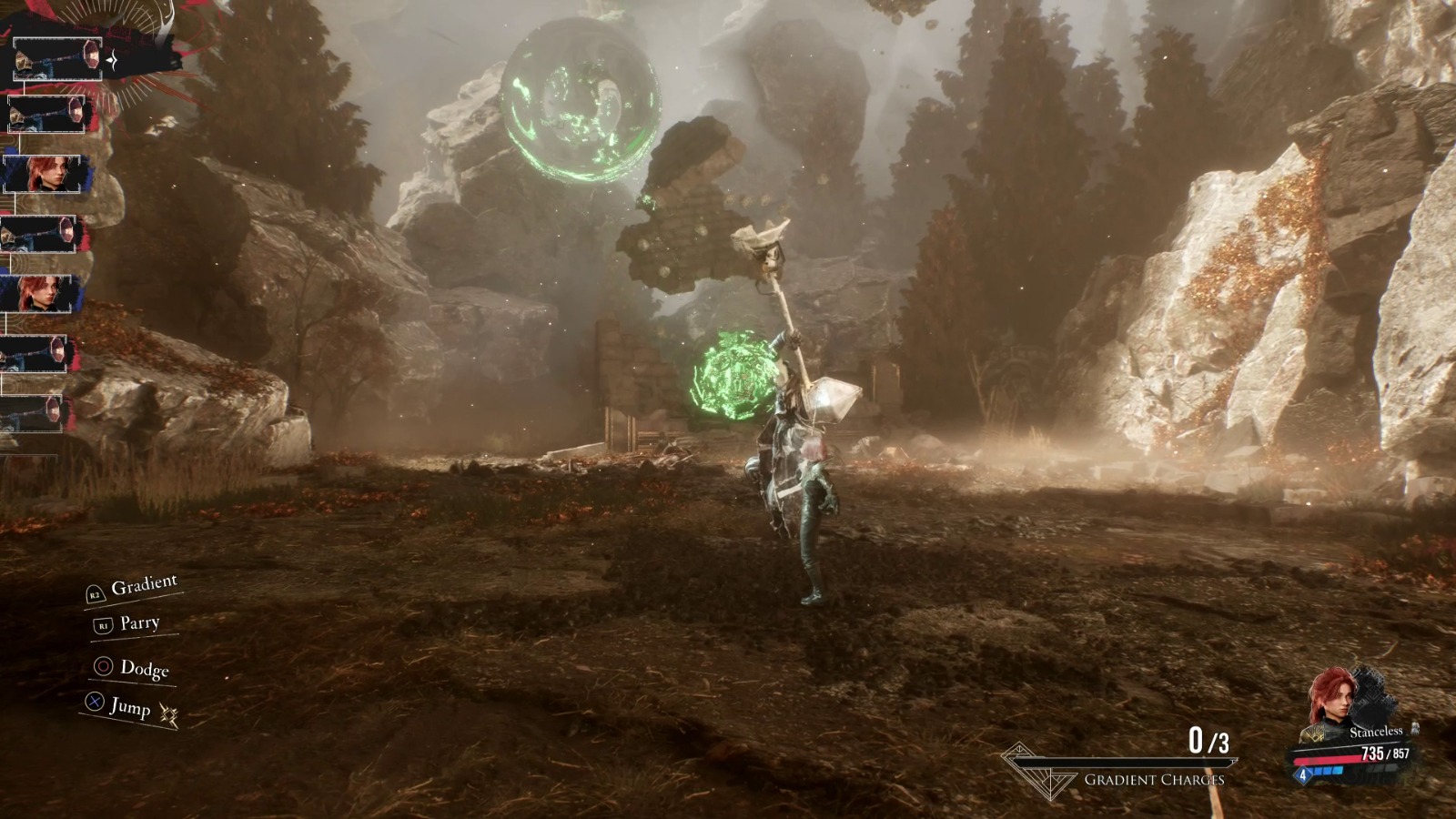Click the Circle Dodge control icon
Screen dimensions: 1456x819
[x=104, y=666]
